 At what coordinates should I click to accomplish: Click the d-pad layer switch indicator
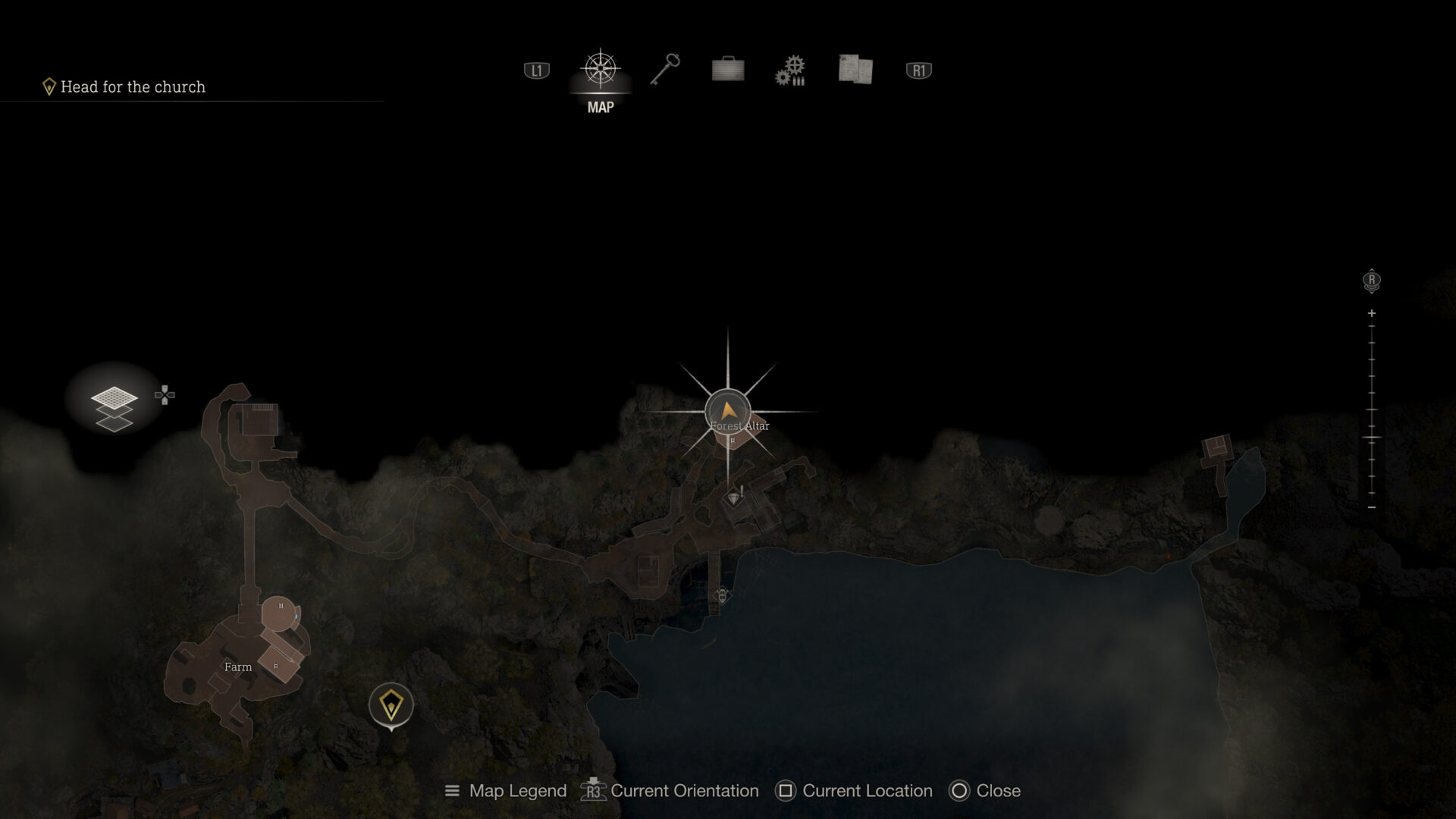pos(164,394)
